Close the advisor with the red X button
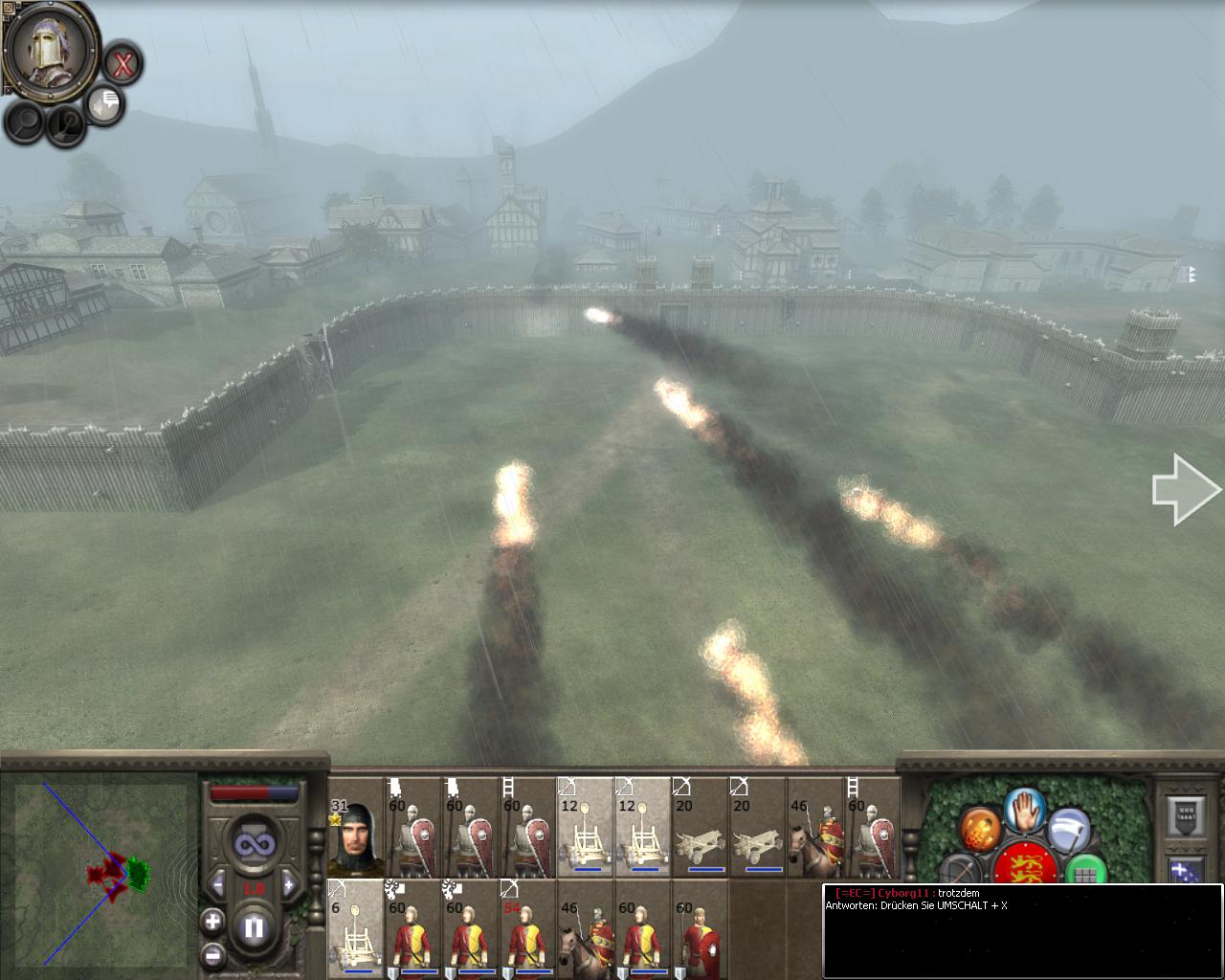 pyautogui.click(x=122, y=64)
